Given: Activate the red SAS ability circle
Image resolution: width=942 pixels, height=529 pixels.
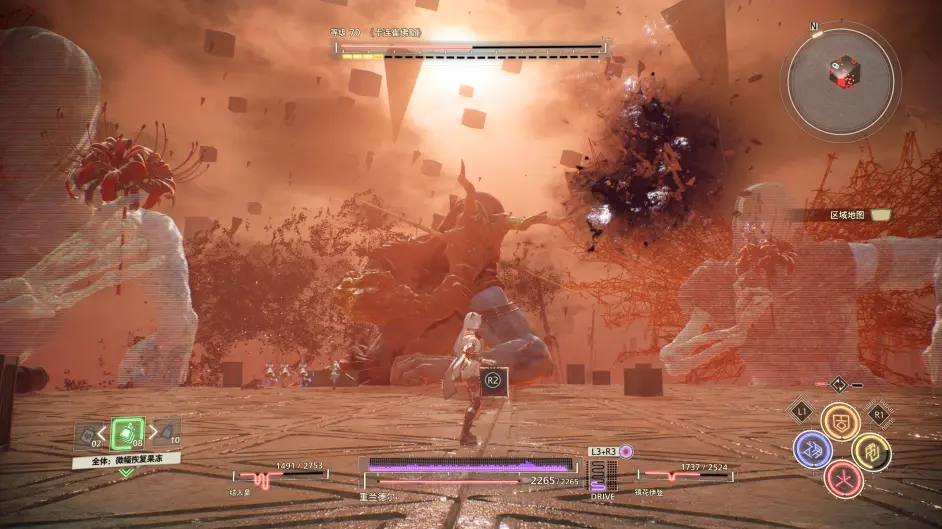Looking at the screenshot, I should 843,479.
